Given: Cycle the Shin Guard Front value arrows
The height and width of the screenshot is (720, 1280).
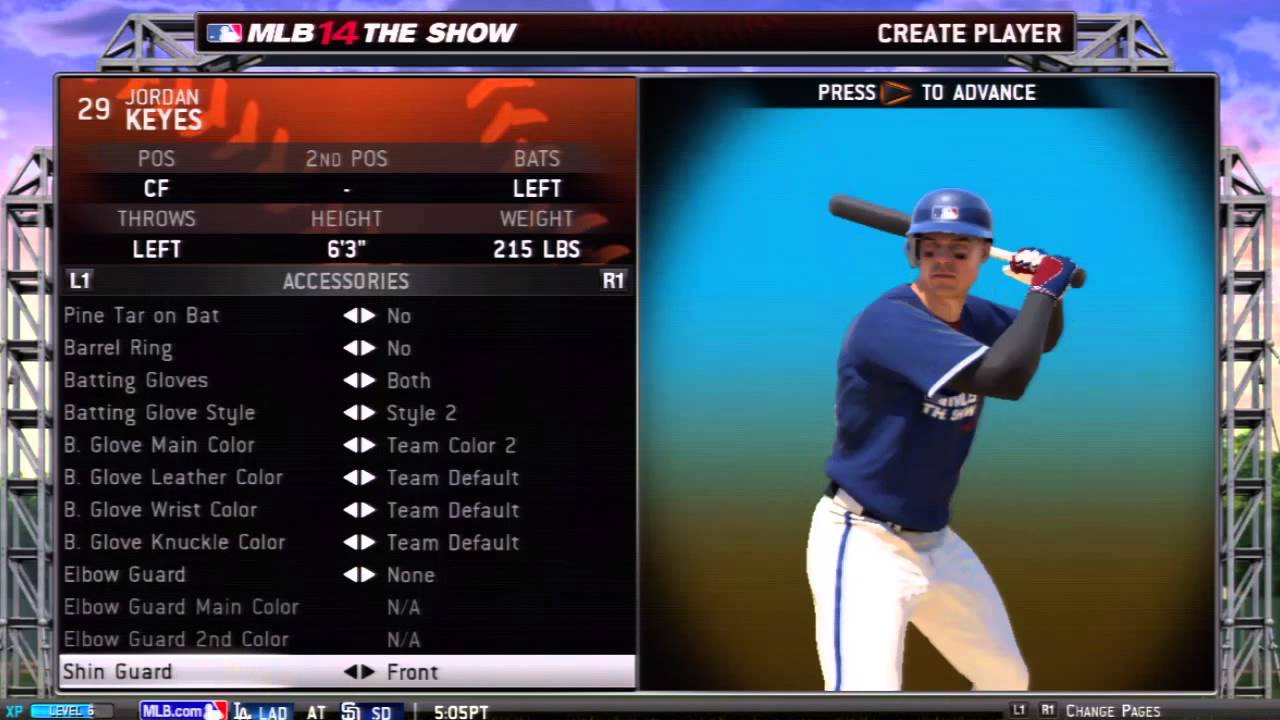Looking at the screenshot, I should (x=359, y=672).
